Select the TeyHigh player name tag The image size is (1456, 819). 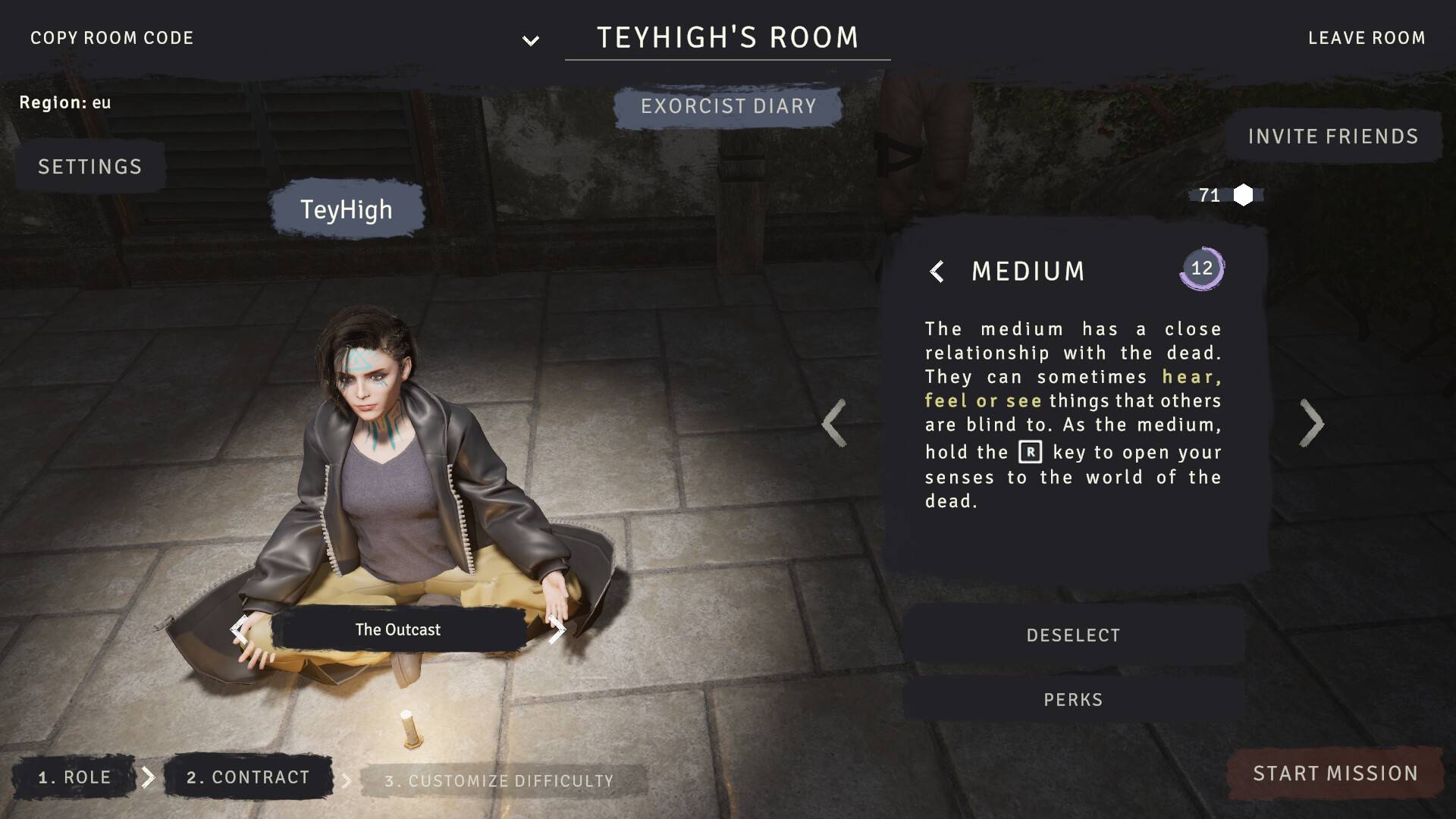347,209
